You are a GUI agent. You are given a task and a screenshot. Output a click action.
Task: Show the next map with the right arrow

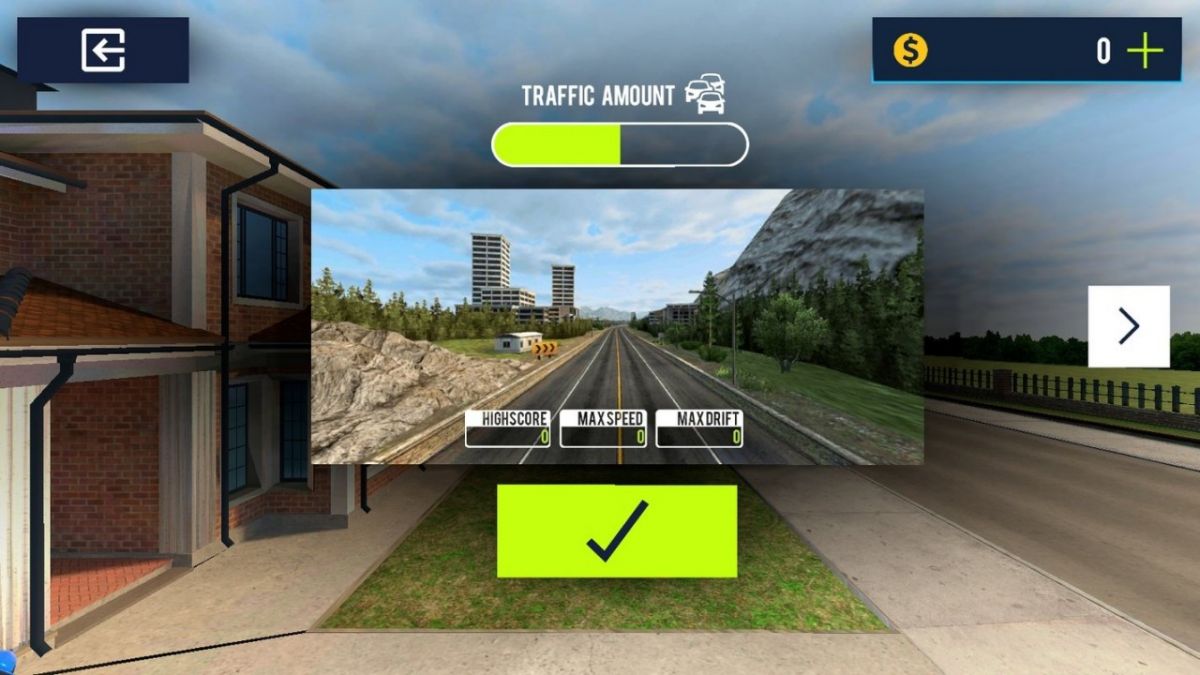(1128, 326)
